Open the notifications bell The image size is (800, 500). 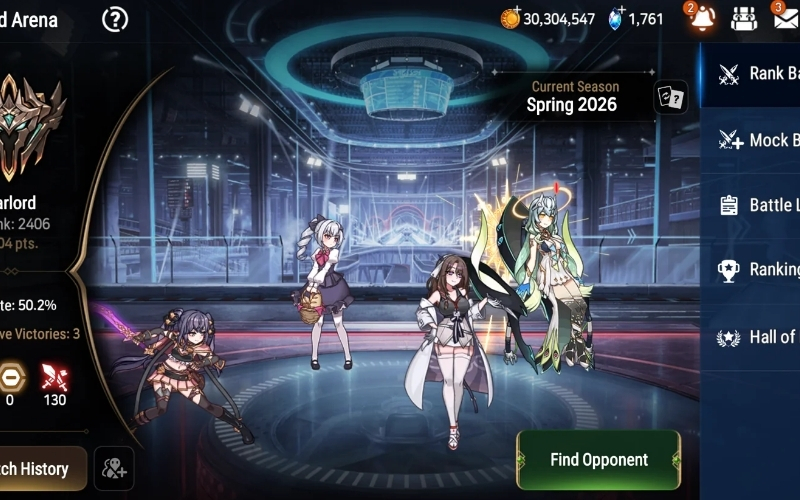point(700,18)
